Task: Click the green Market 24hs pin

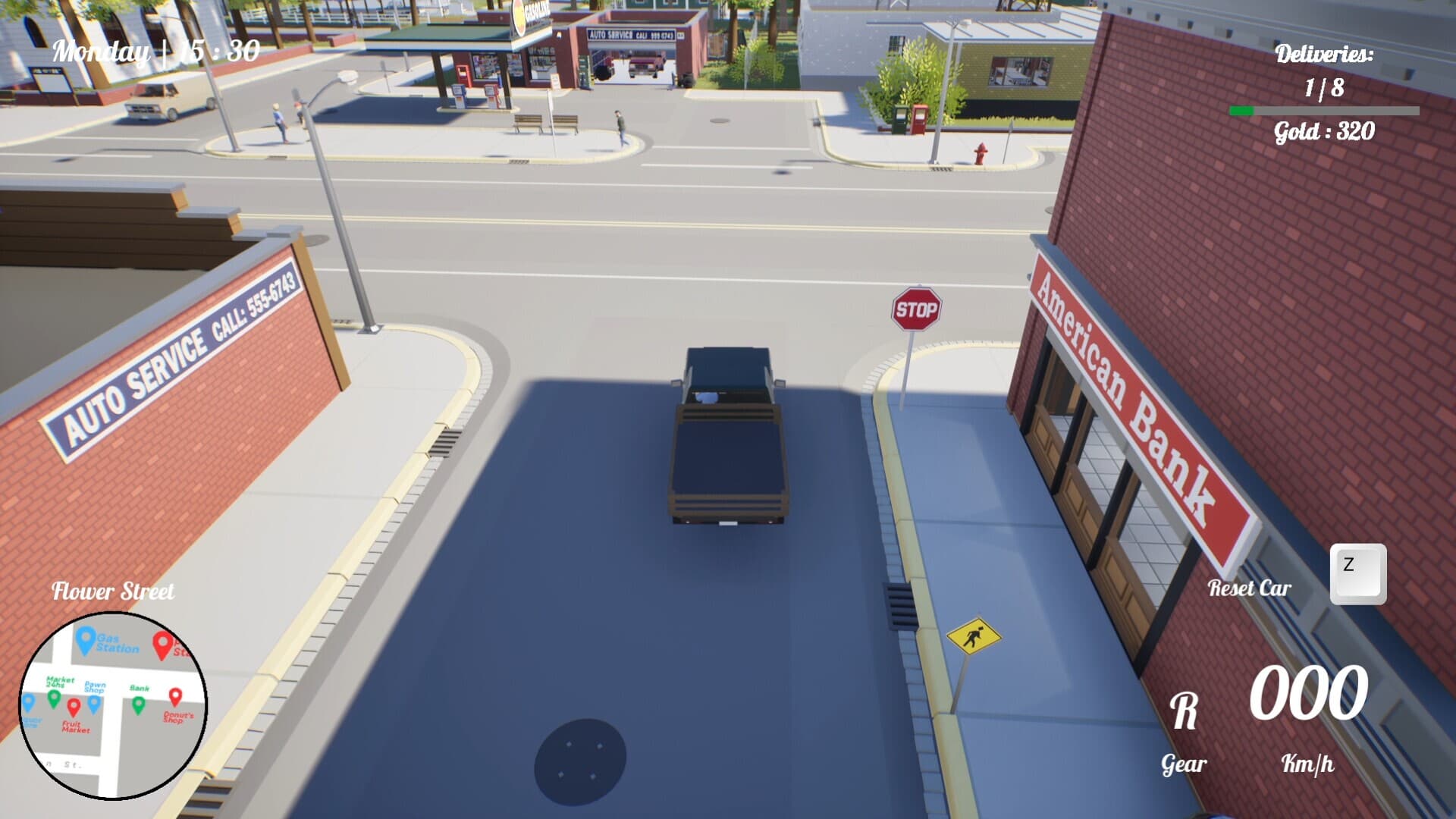Action: [x=54, y=698]
